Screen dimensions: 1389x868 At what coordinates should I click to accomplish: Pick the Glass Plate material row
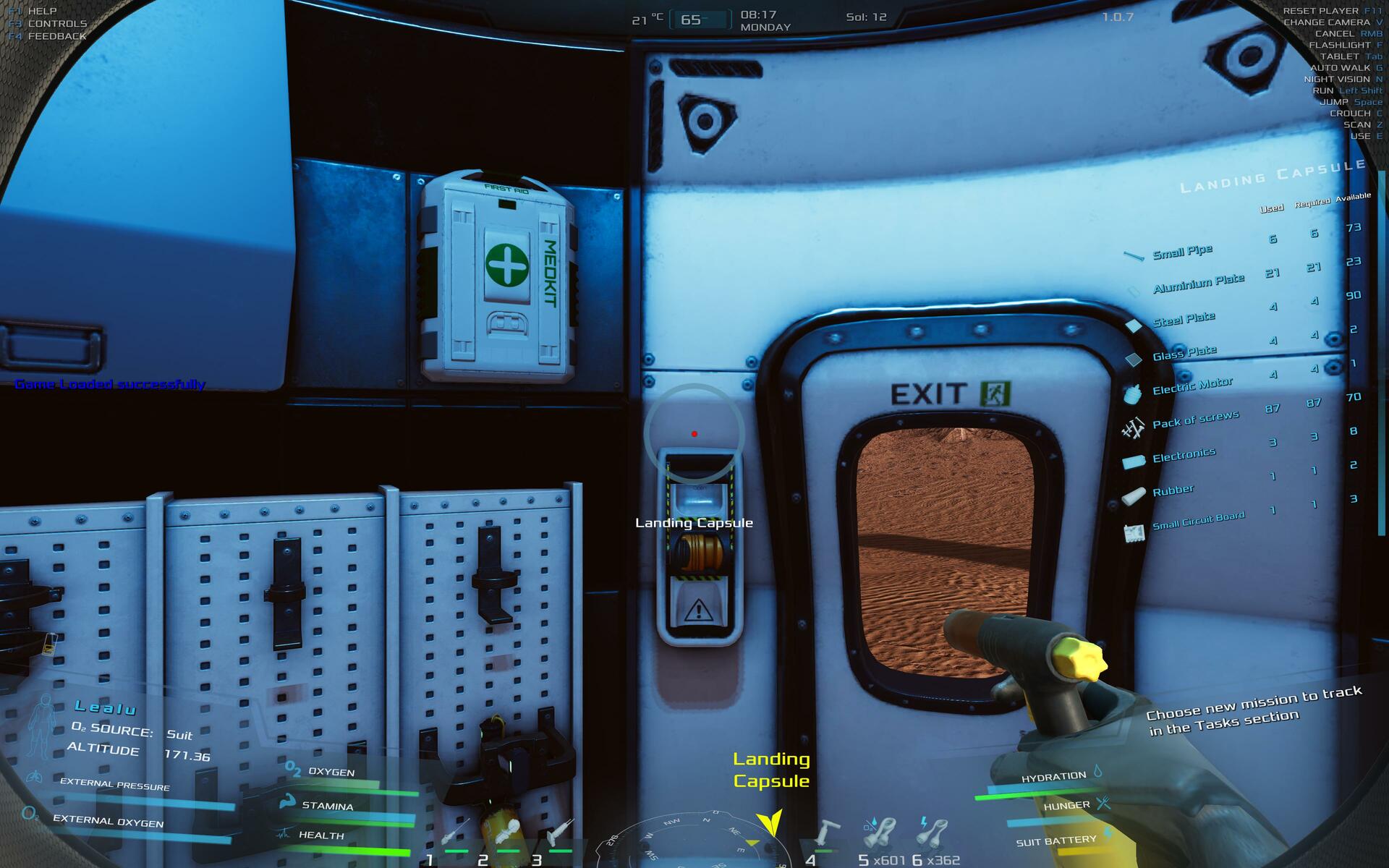pos(1184,353)
